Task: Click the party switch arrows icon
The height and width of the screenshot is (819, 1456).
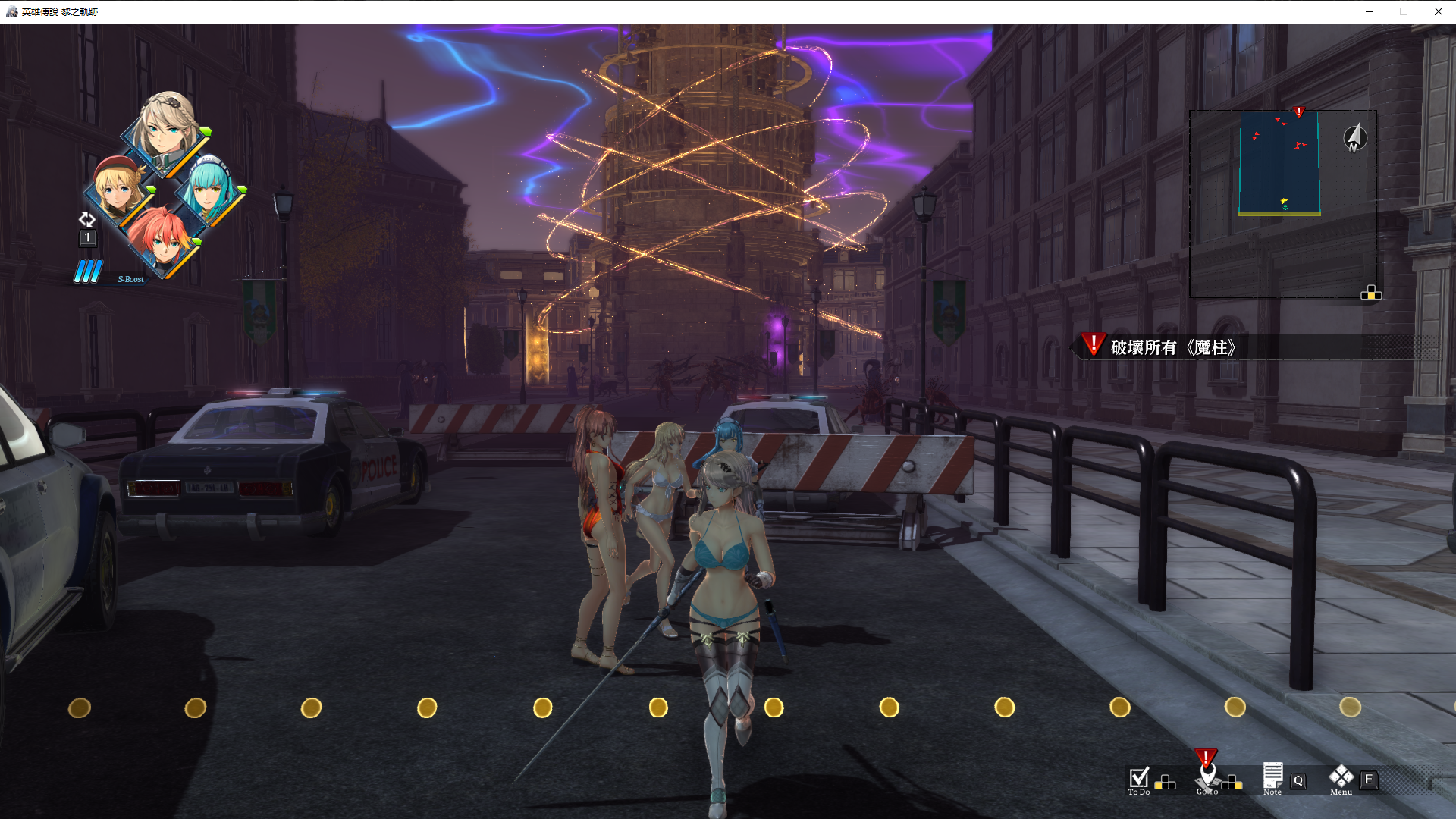Action: [87, 220]
